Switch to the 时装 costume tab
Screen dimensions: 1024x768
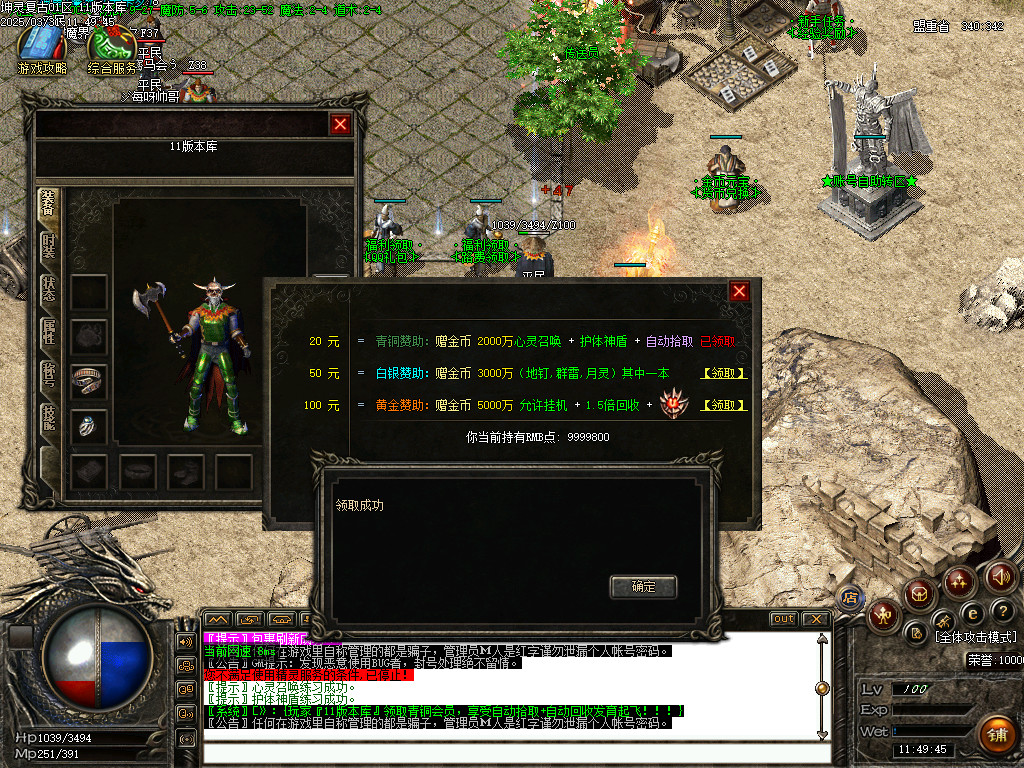[48, 246]
